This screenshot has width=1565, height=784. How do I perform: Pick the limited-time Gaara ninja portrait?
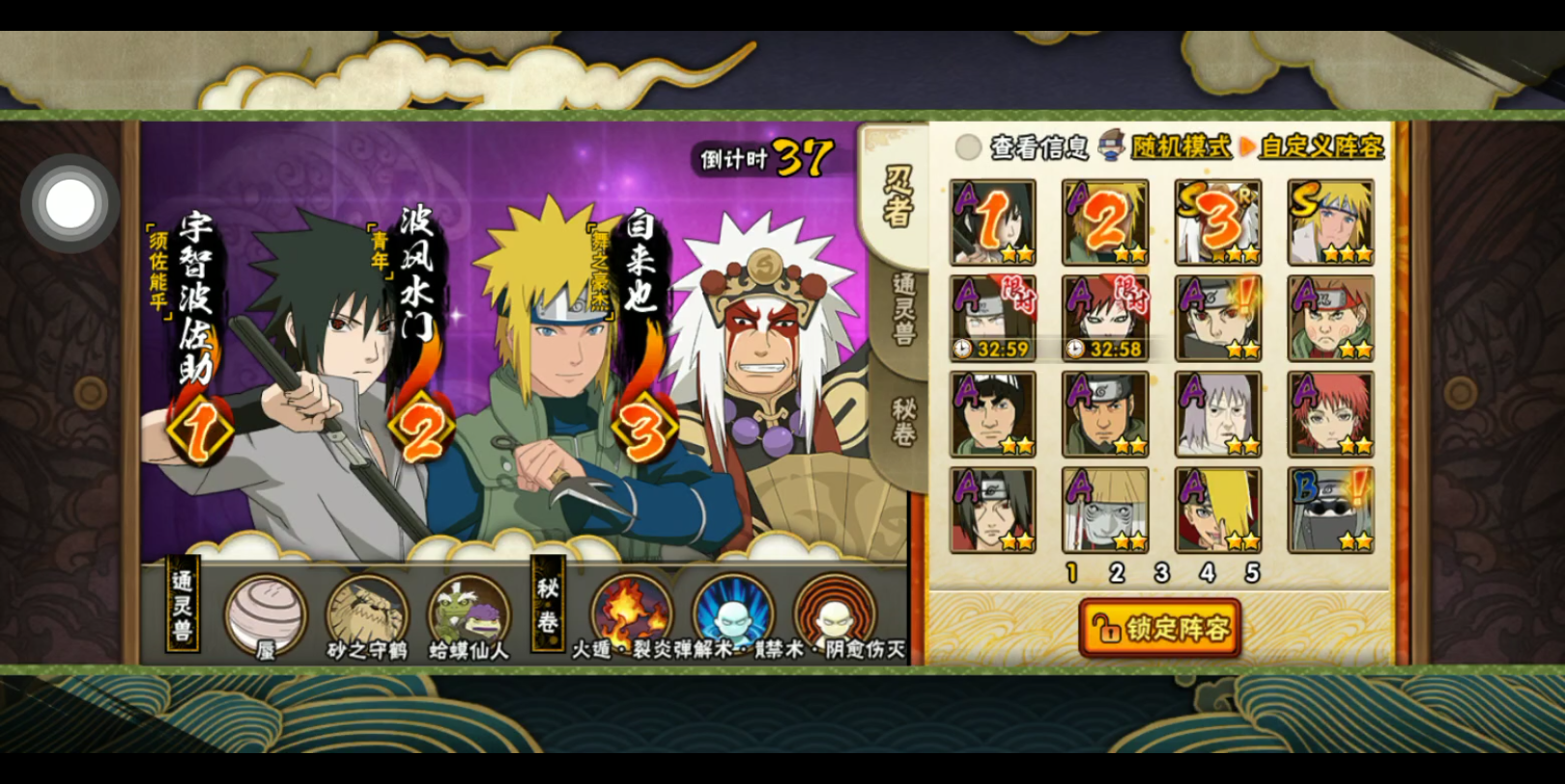pos(1105,319)
